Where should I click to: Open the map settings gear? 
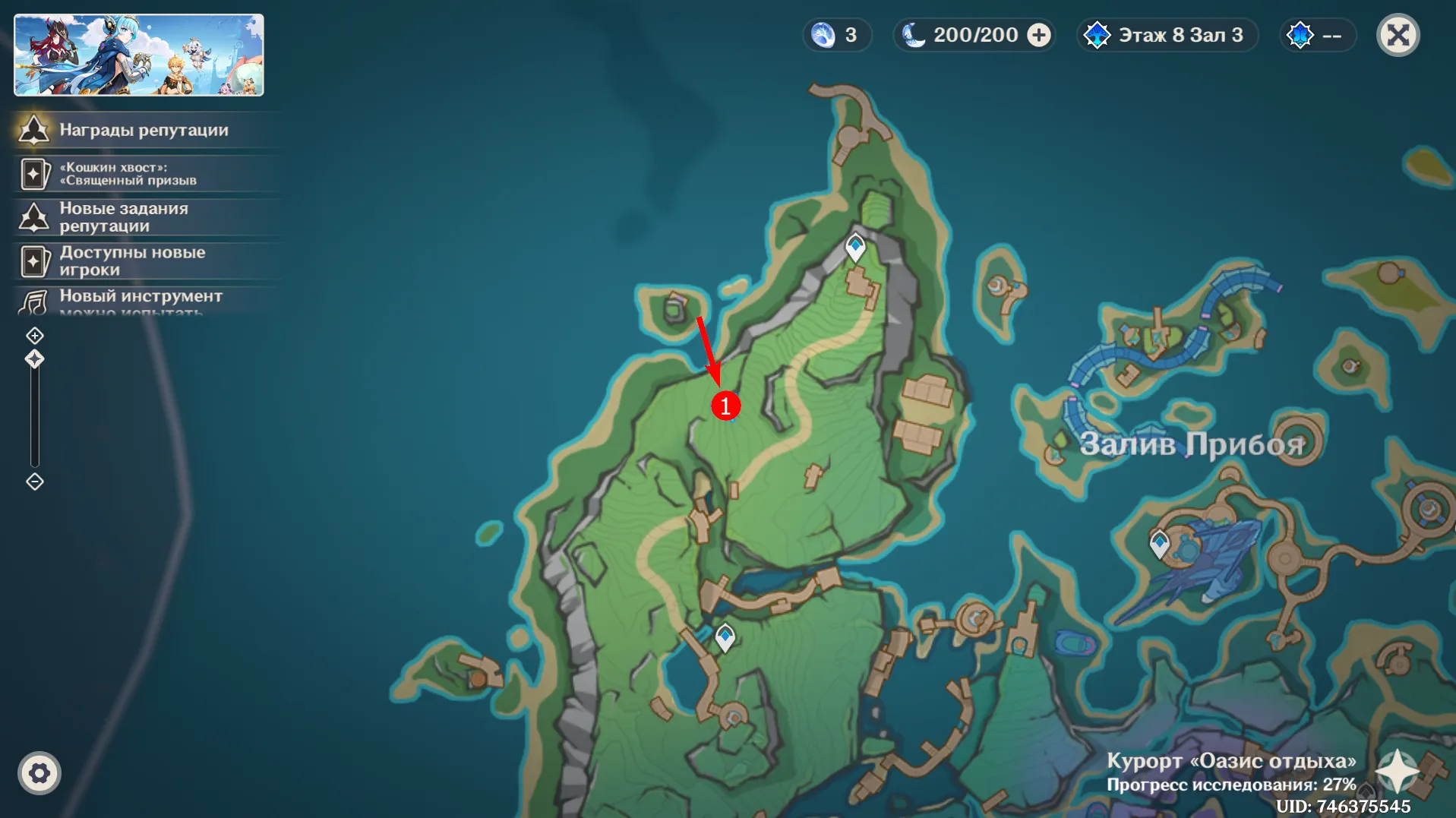pos(39,773)
